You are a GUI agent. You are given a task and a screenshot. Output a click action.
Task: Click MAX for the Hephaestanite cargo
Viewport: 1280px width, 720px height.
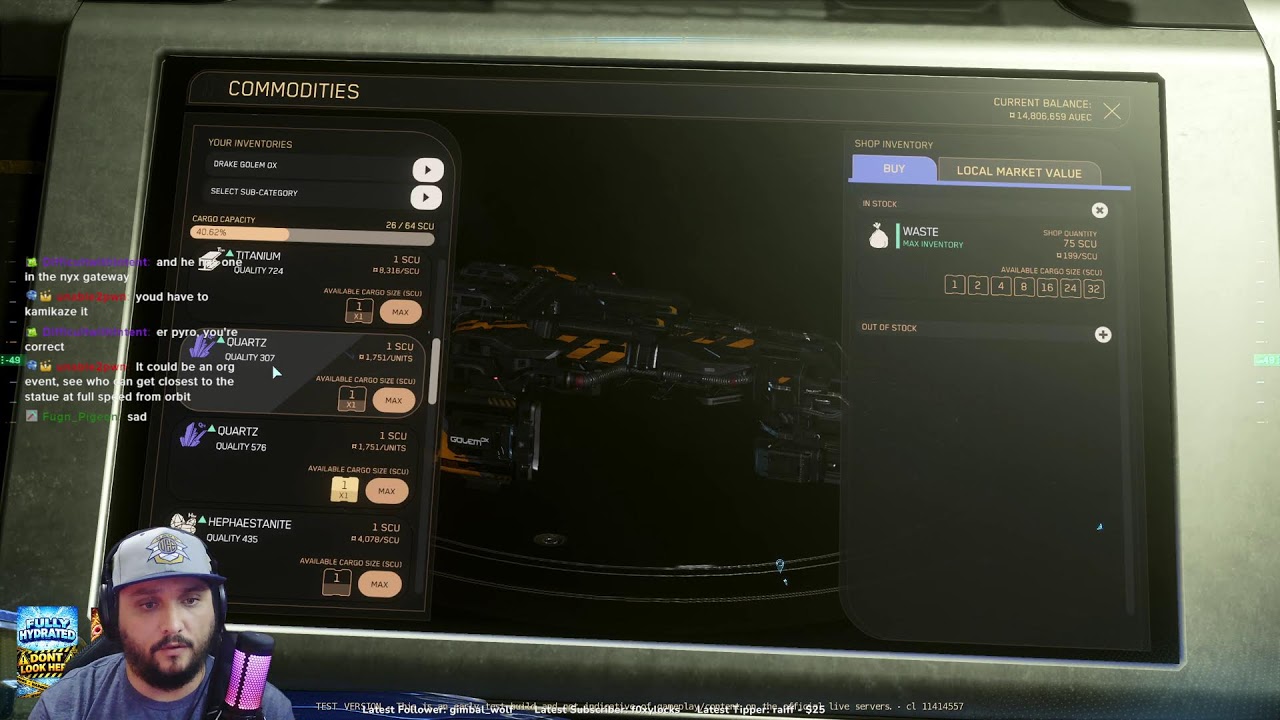379,584
